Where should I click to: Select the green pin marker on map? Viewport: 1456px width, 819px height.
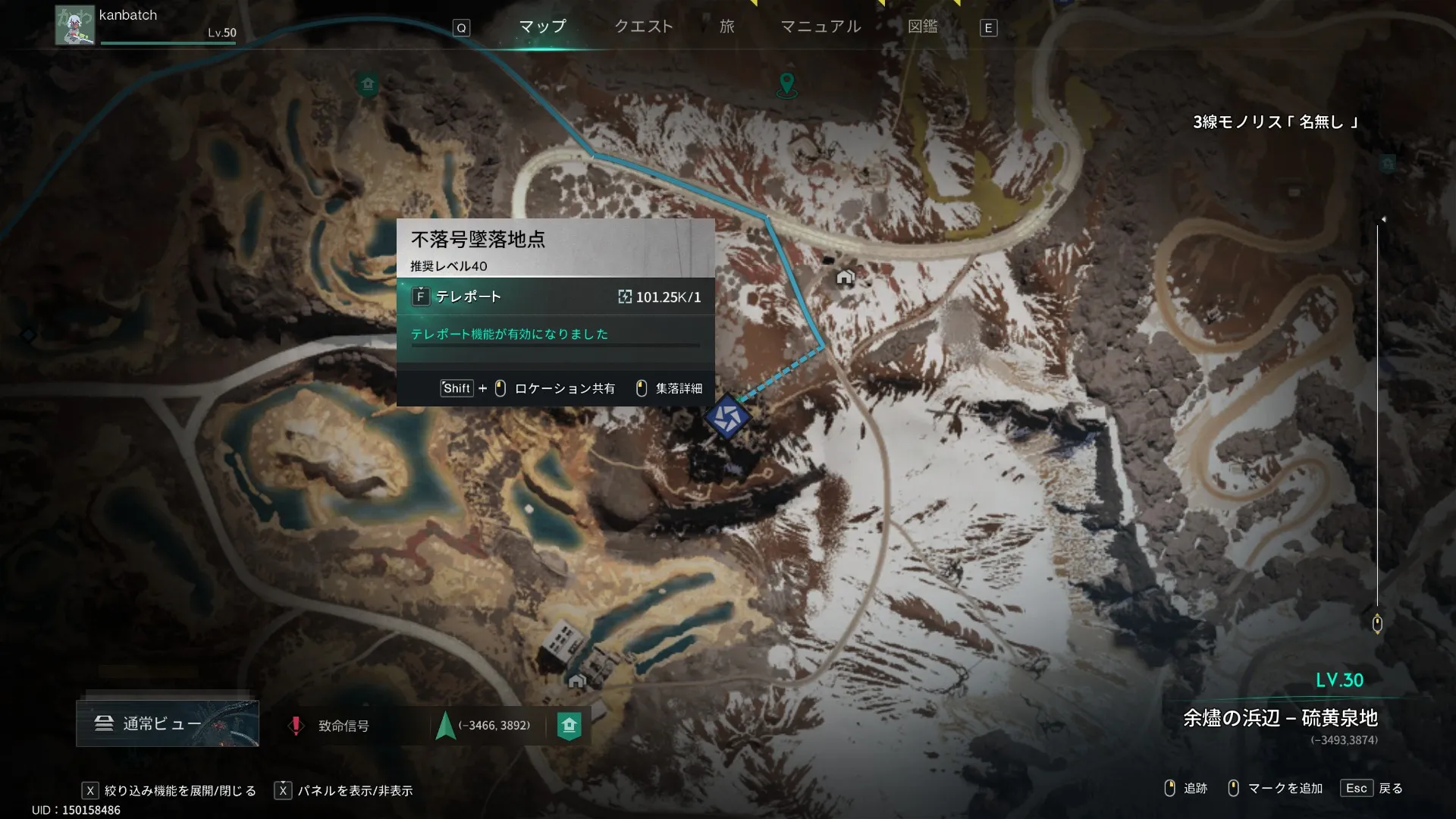787,83
